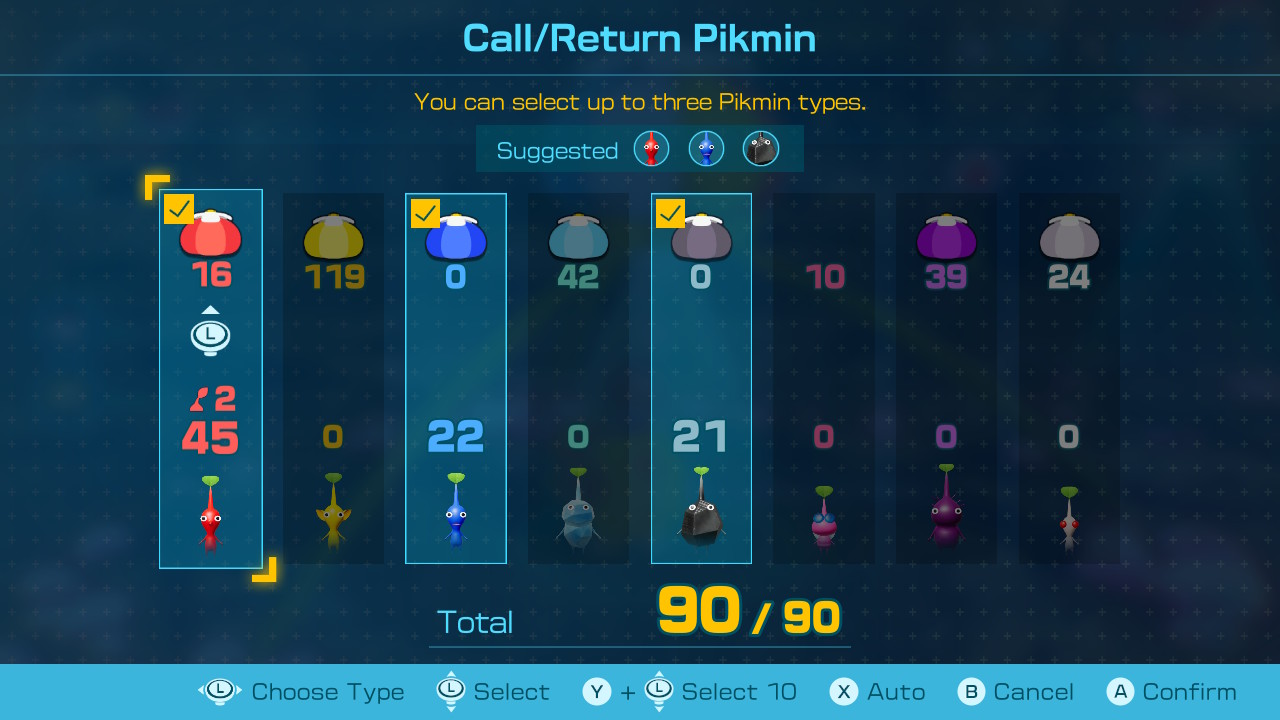The image size is (1280, 720).
Task: Select the Red Pikmin column
Action: [211, 378]
